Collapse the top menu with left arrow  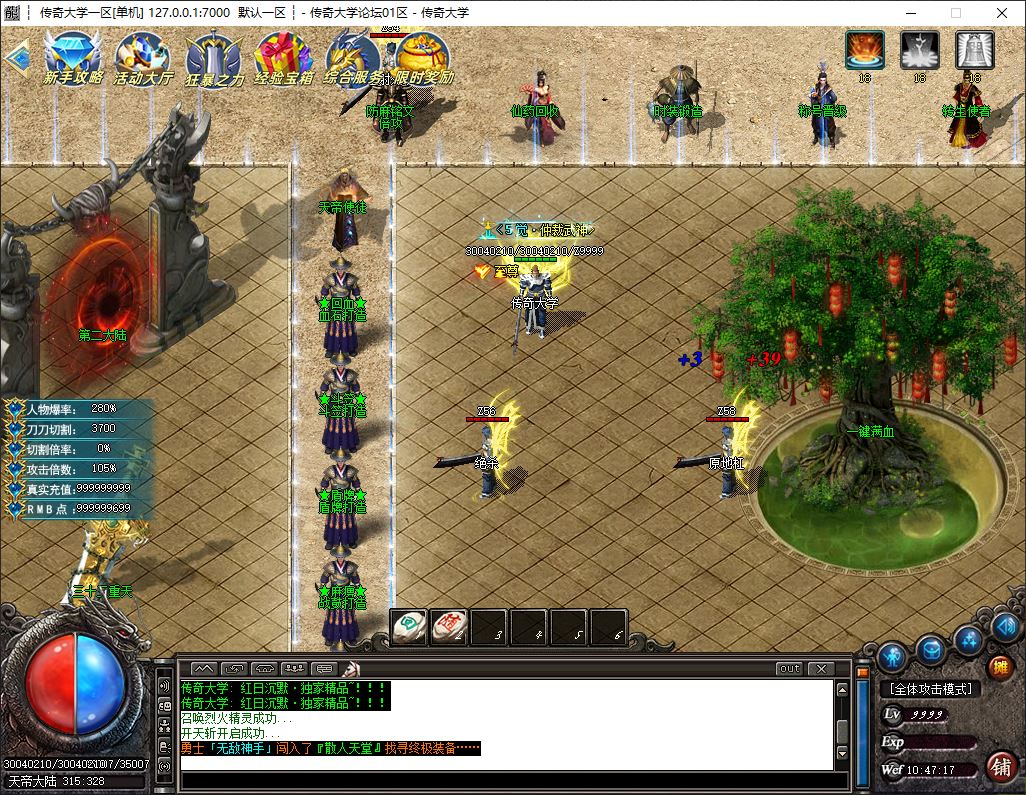pos(14,57)
